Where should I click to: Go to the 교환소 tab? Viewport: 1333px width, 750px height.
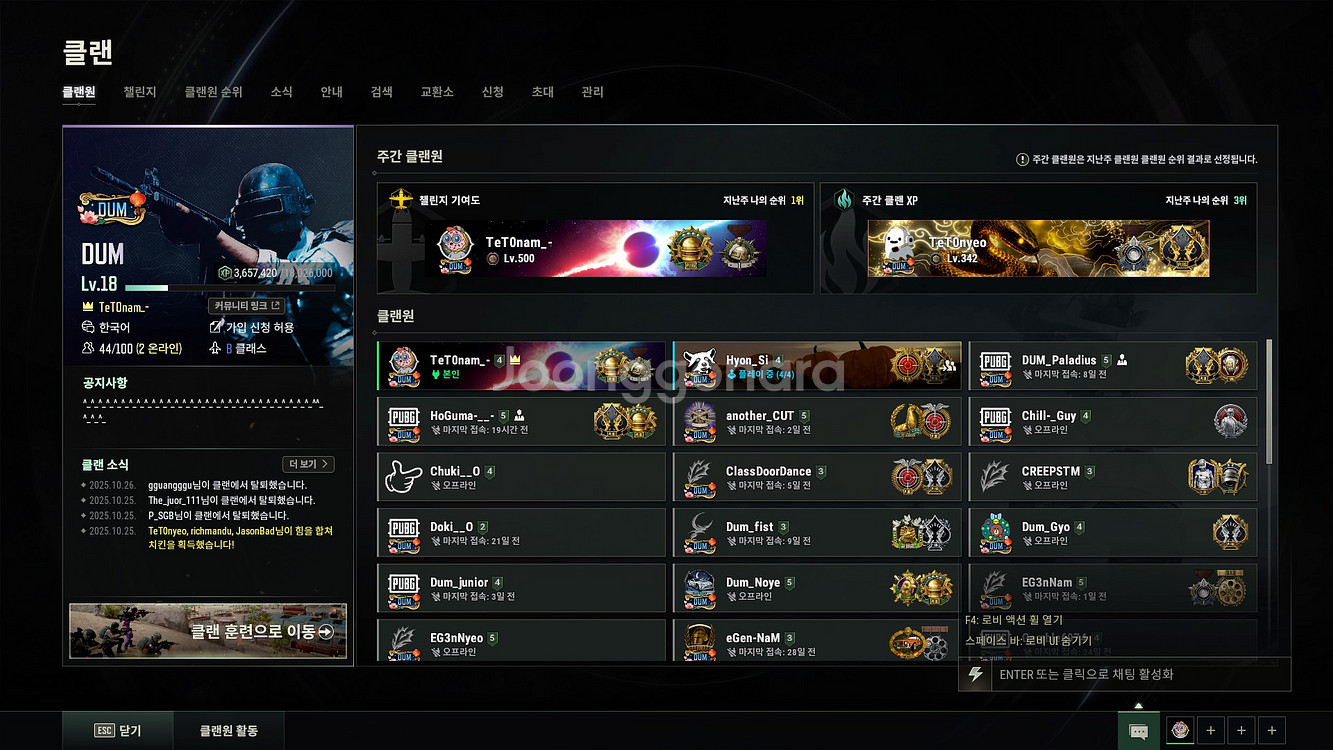tap(437, 92)
